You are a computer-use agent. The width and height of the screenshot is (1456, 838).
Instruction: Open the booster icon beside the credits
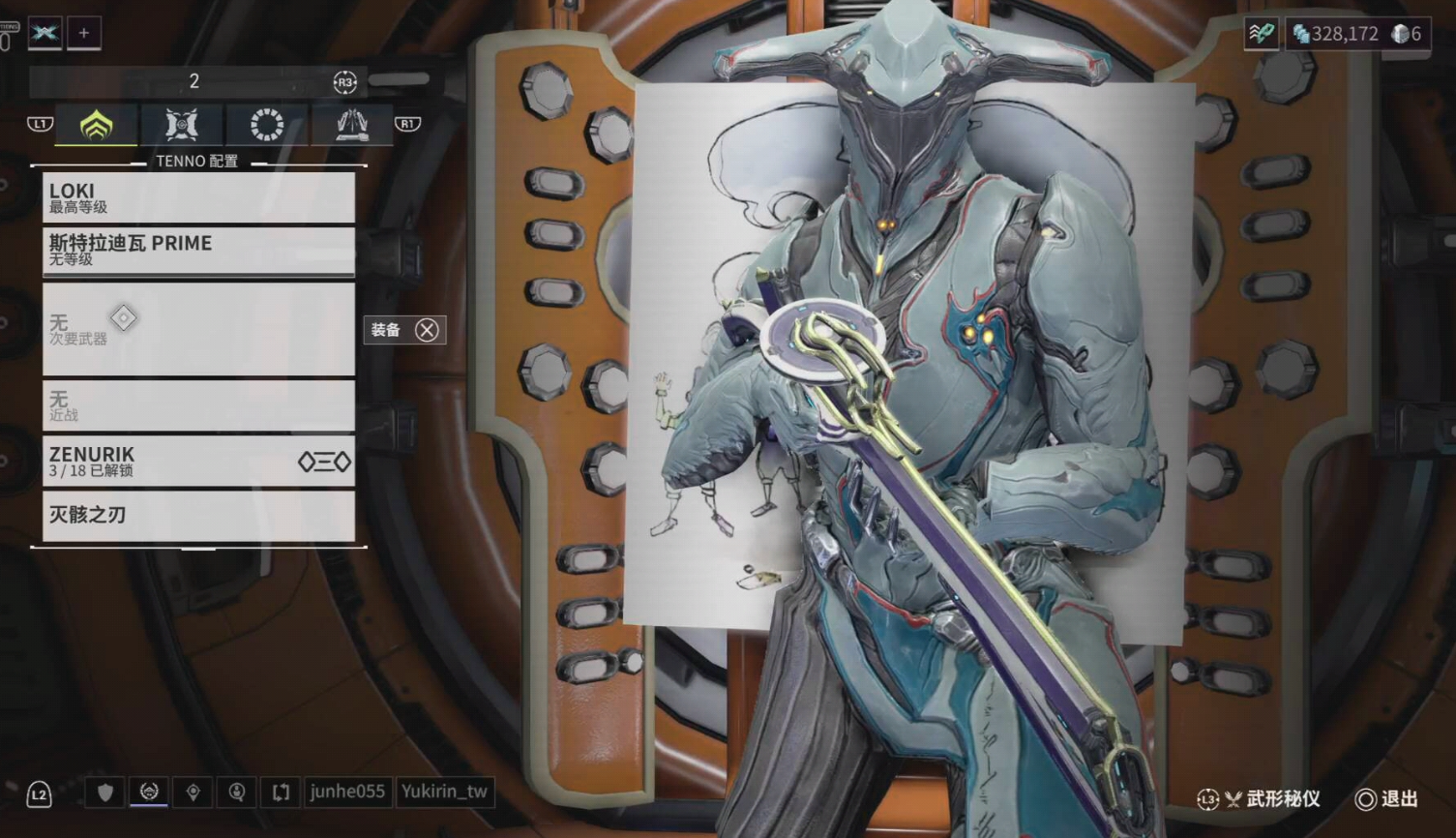coord(1261,34)
